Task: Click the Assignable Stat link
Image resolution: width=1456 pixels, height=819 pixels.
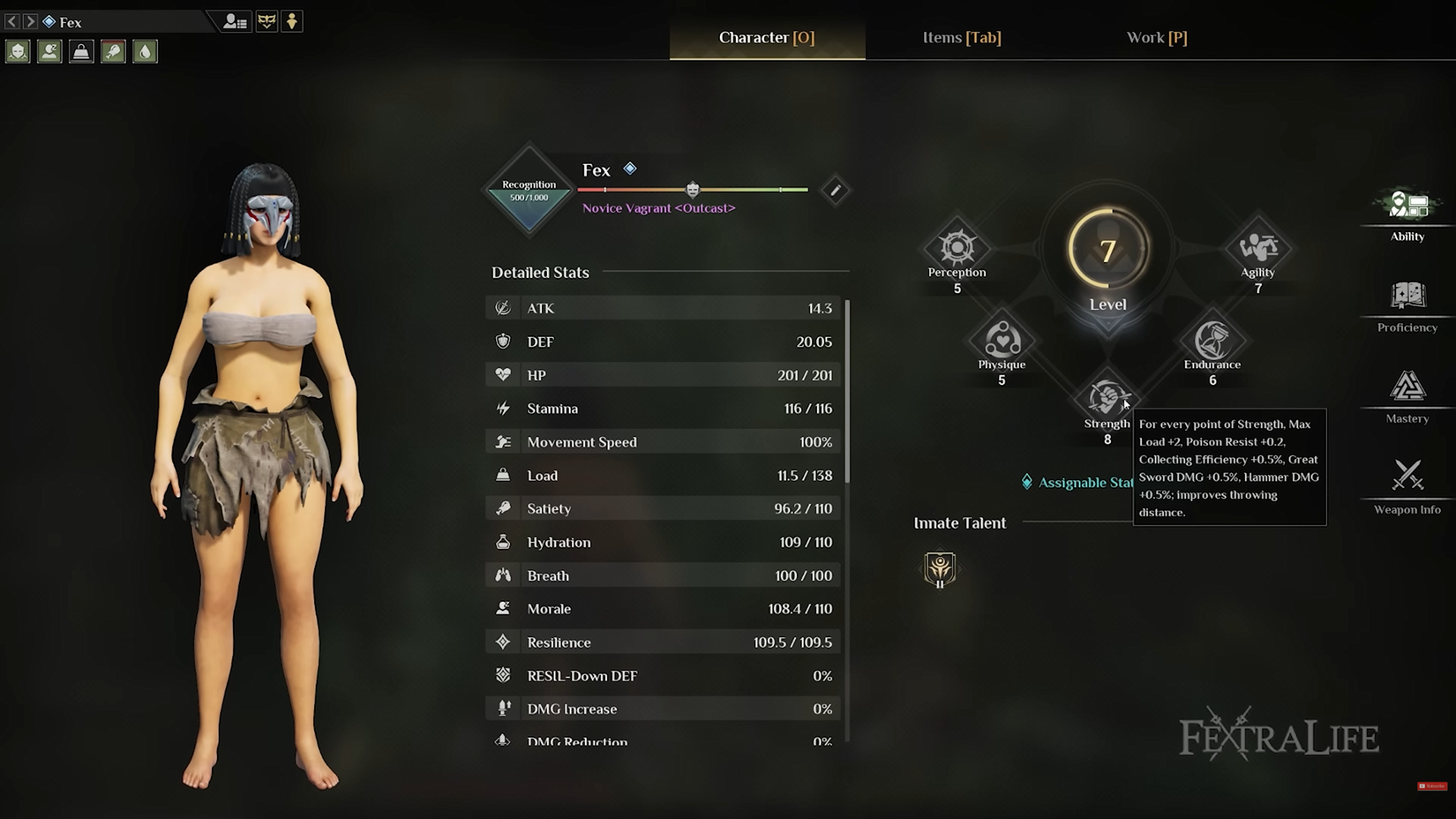Action: tap(1077, 482)
